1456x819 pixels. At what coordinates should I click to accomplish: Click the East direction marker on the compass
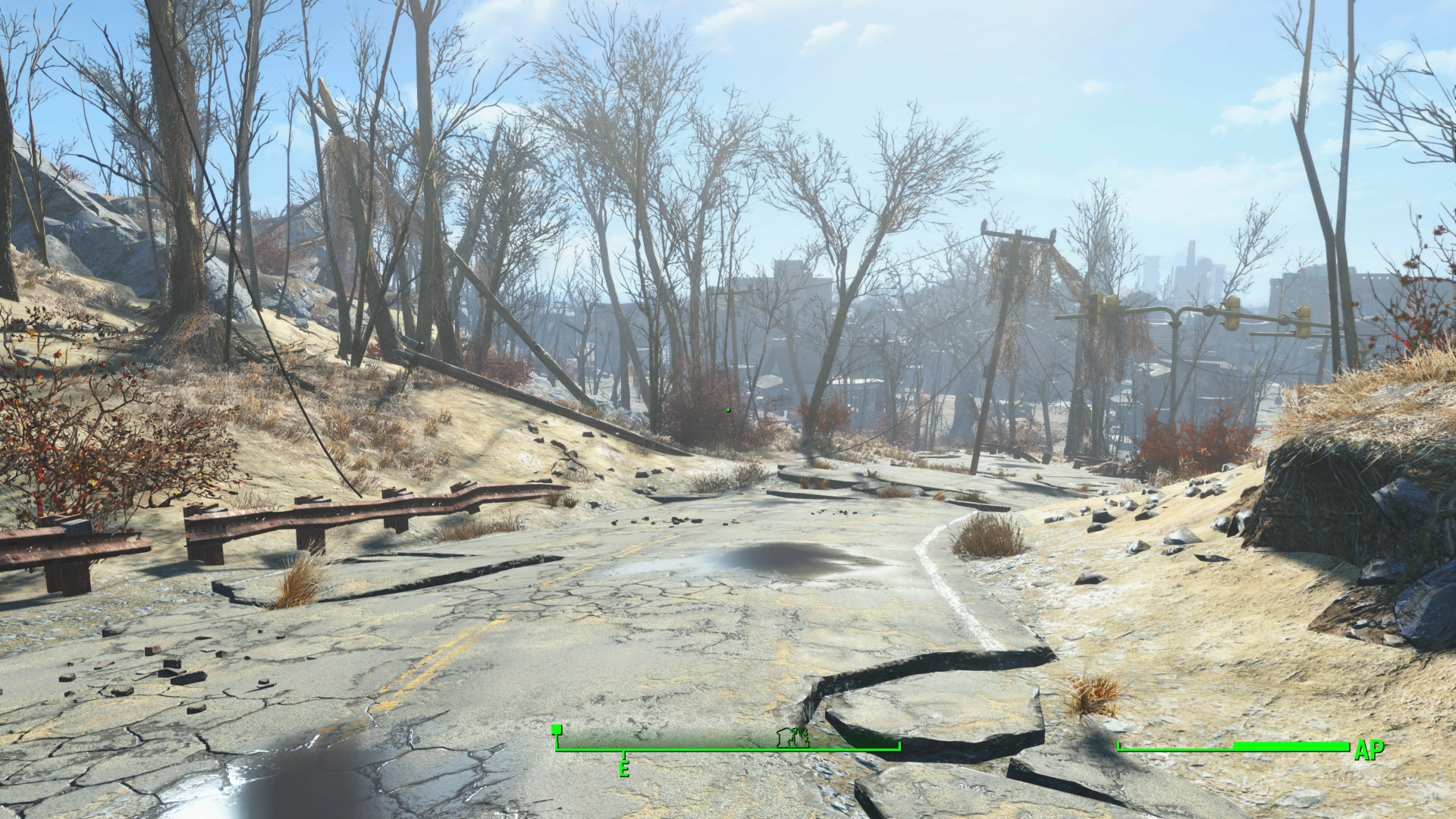(624, 768)
